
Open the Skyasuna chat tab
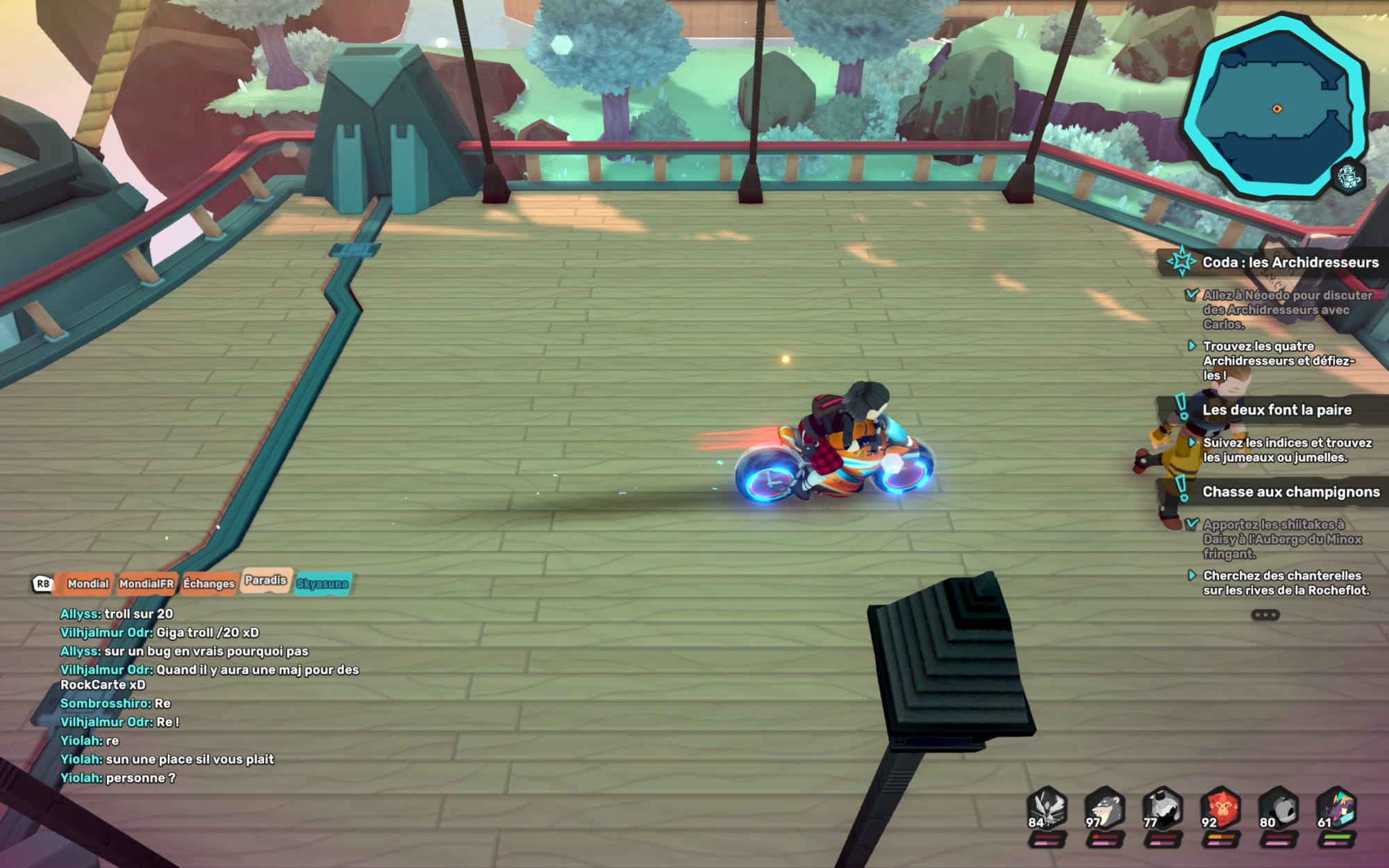coord(322,583)
